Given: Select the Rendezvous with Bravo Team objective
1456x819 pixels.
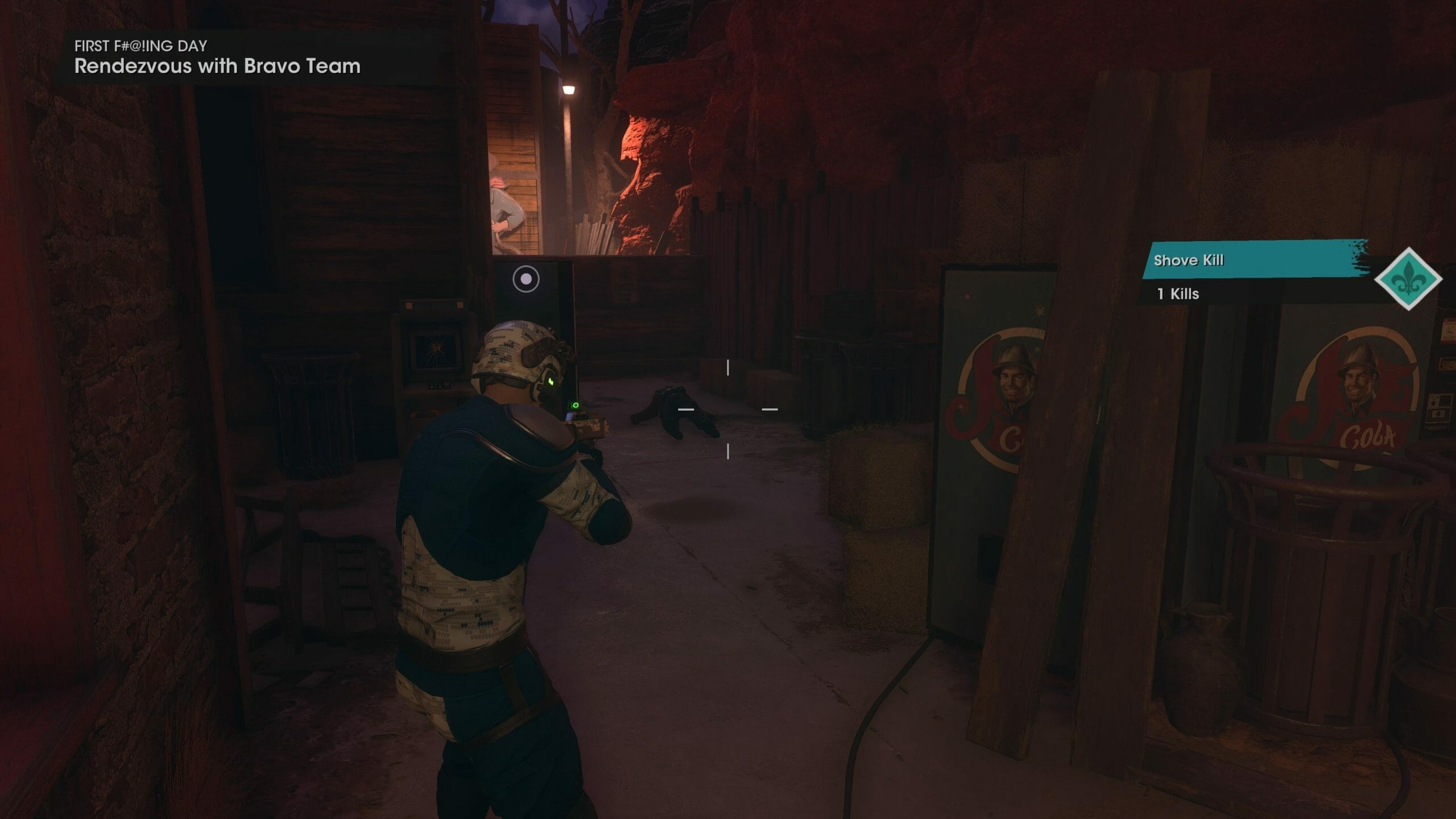Looking at the screenshot, I should click(217, 67).
